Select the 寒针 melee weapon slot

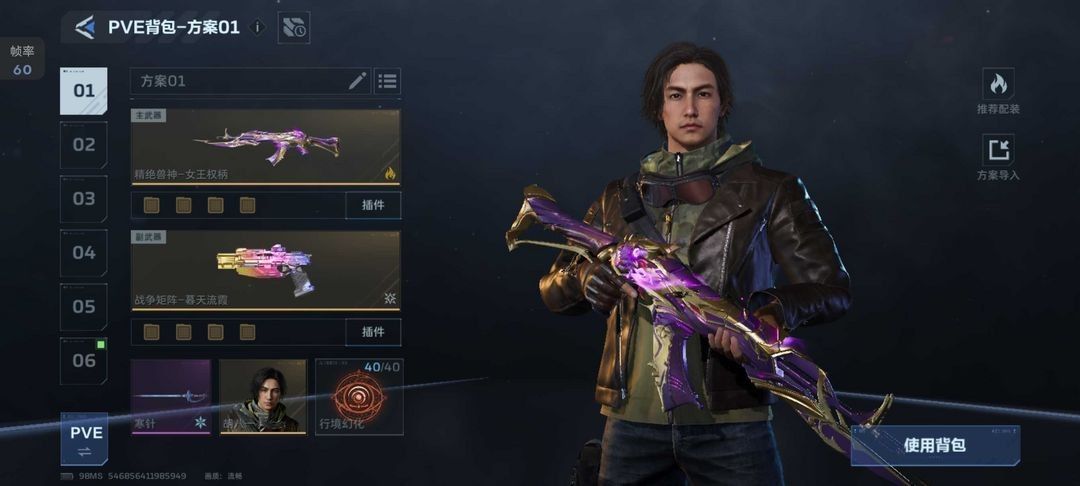coord(171,397)
